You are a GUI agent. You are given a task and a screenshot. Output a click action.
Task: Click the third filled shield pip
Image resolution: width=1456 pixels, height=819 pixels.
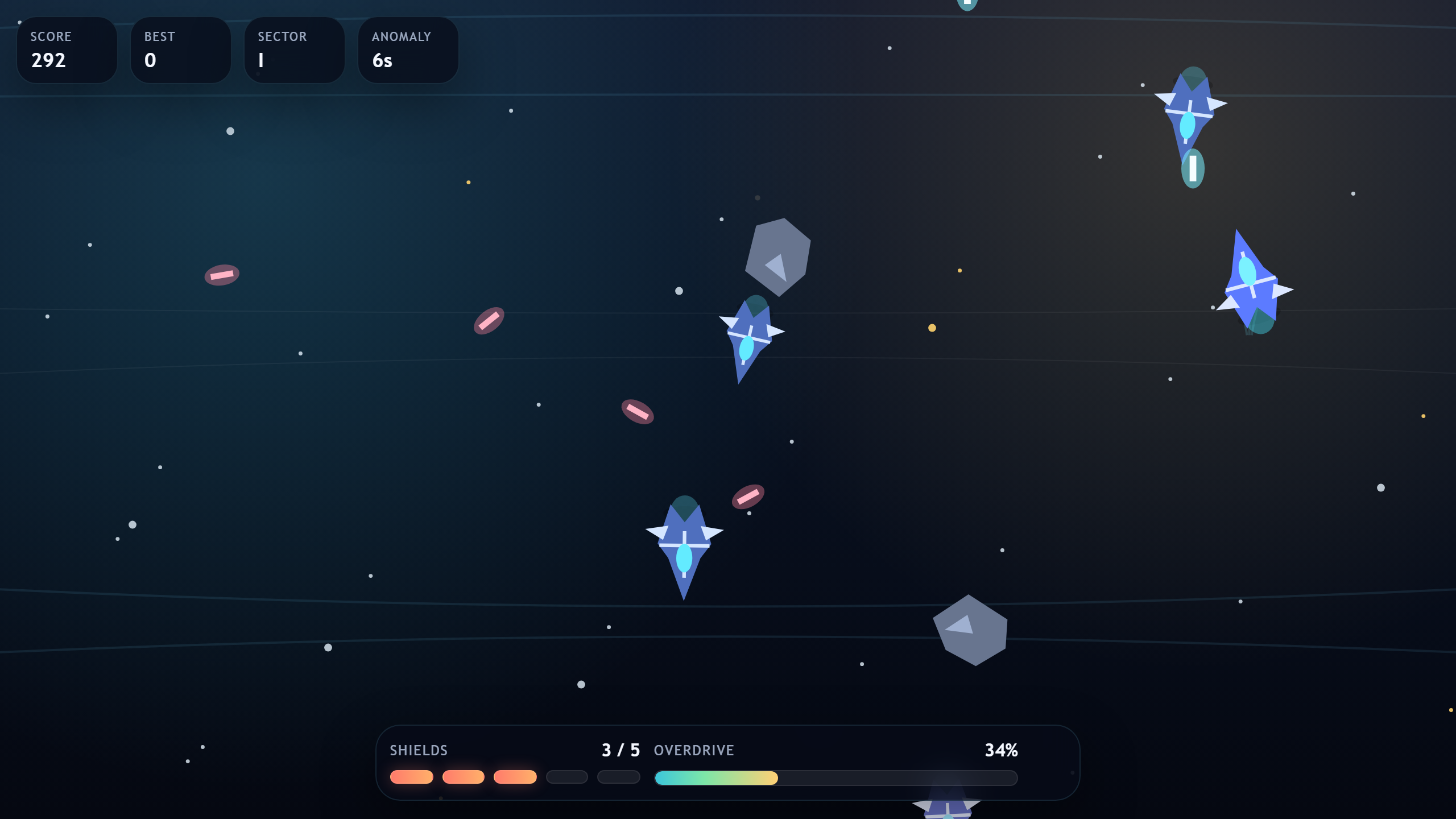[515, 777]
